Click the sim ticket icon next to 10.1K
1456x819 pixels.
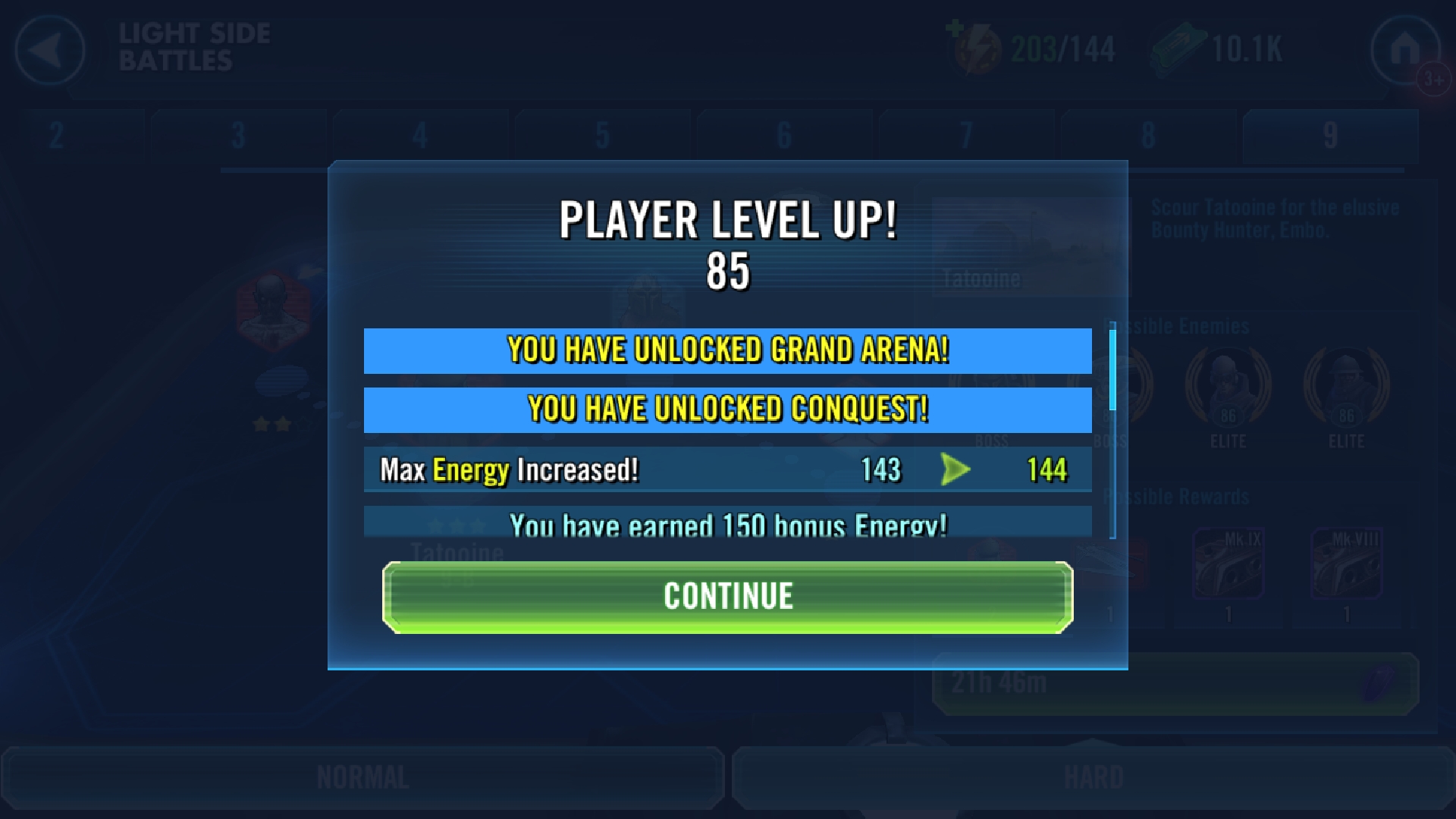[1179, 45]
